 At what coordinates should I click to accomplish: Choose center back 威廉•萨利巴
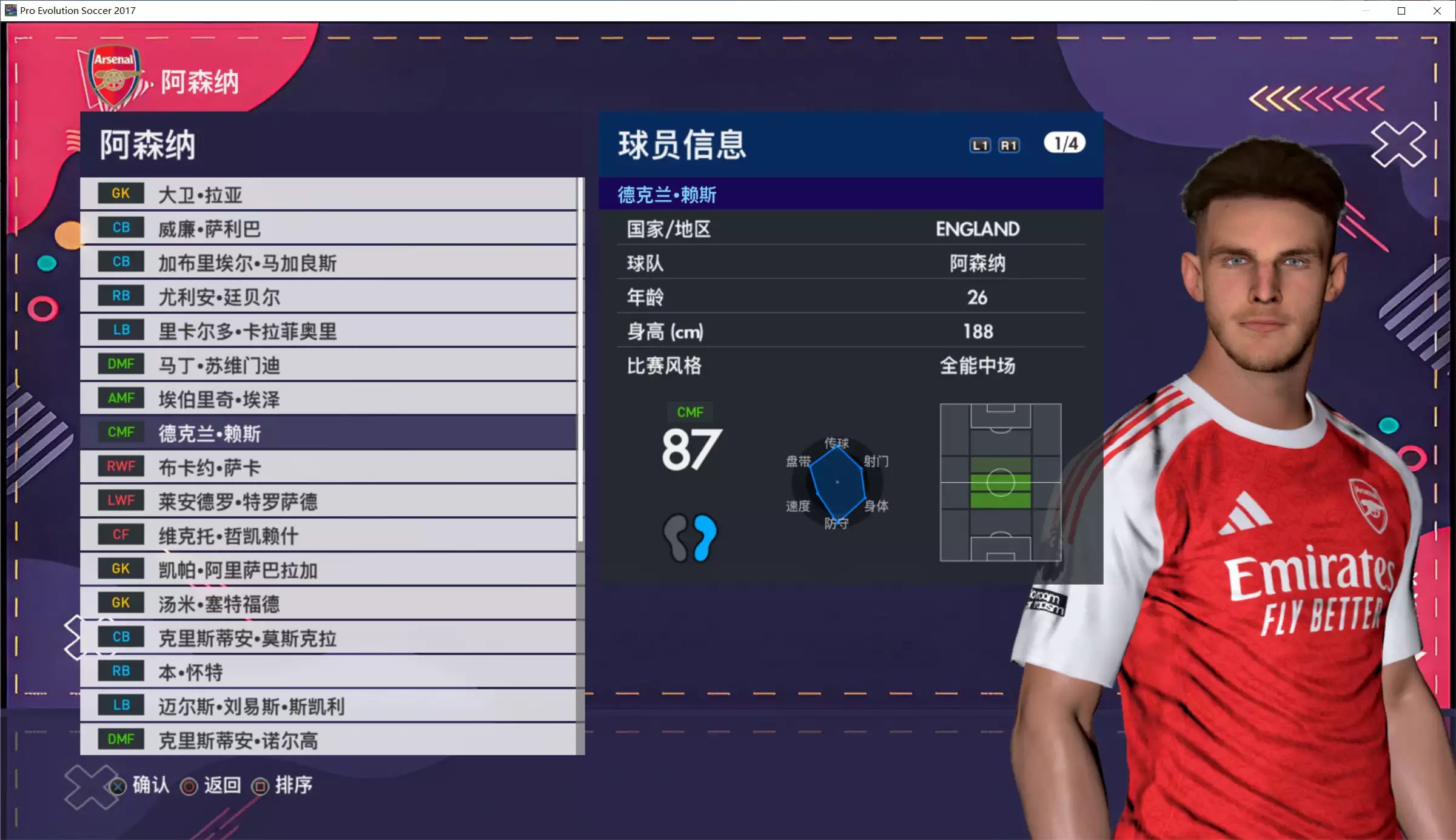(x=327, y=229)
